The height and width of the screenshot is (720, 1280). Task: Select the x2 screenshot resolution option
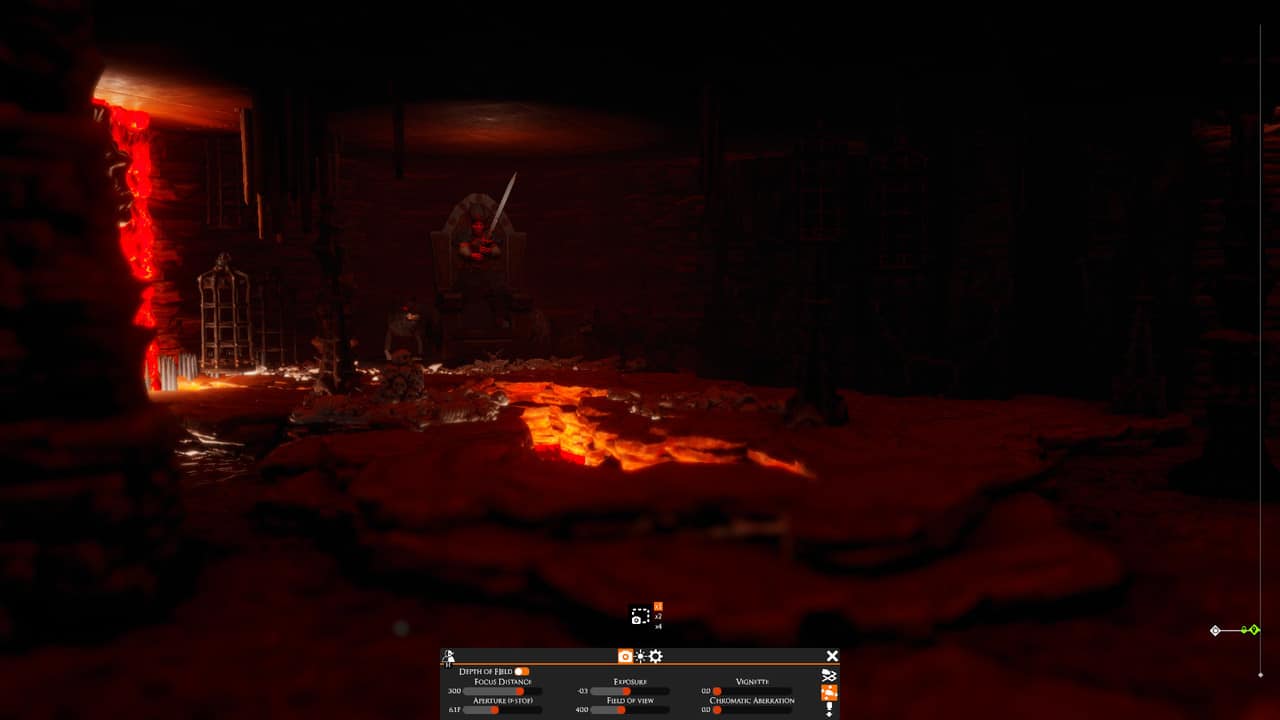[657, 618]
